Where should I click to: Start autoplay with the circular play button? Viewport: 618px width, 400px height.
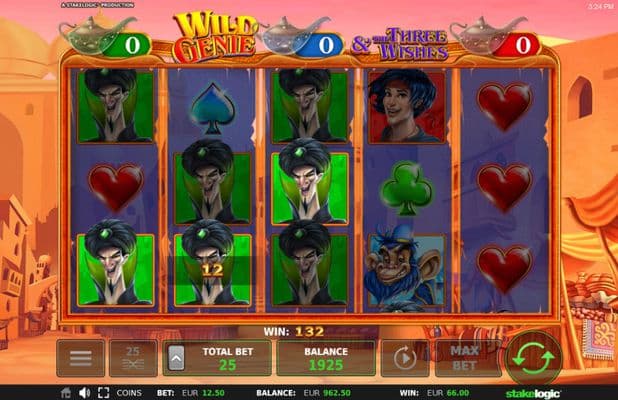pos(404,358)
